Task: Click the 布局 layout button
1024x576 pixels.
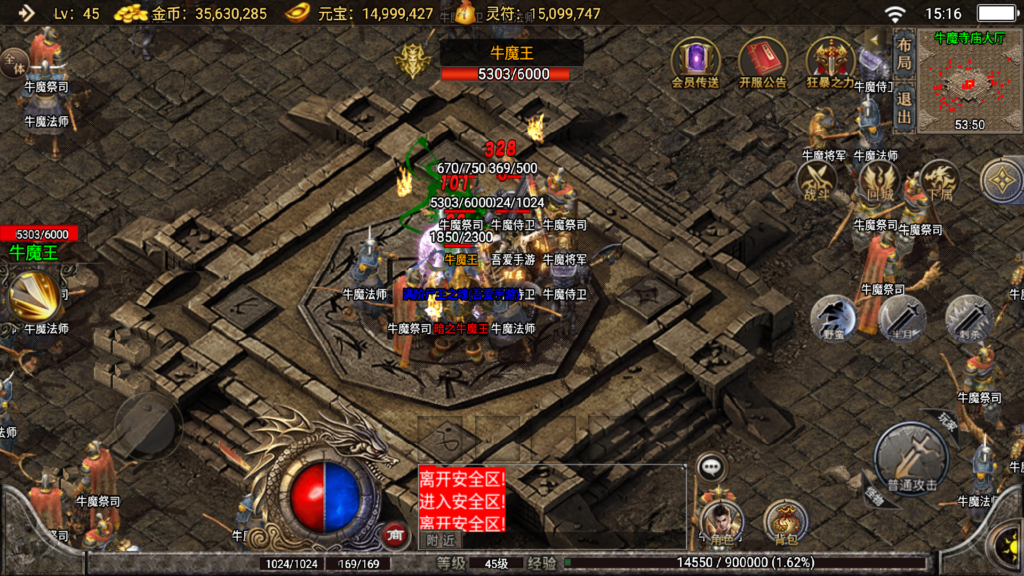Action: pos(903,53)
